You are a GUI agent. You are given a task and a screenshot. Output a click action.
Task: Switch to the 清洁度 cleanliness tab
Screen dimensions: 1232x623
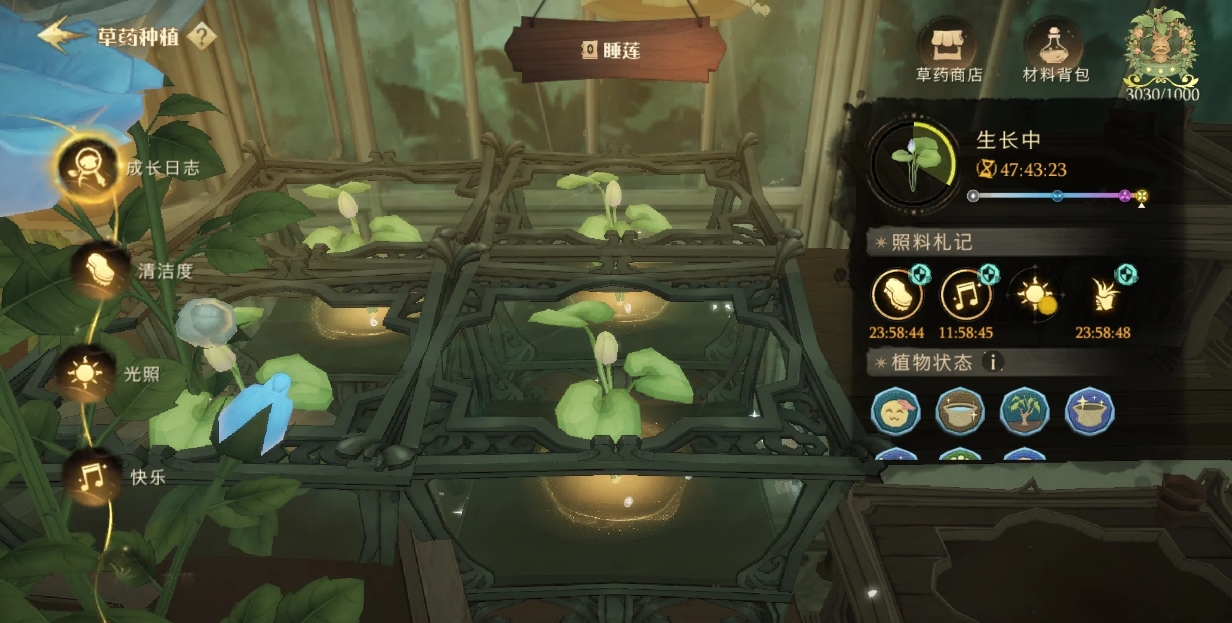pyautogui.click(x=100, y=270)
